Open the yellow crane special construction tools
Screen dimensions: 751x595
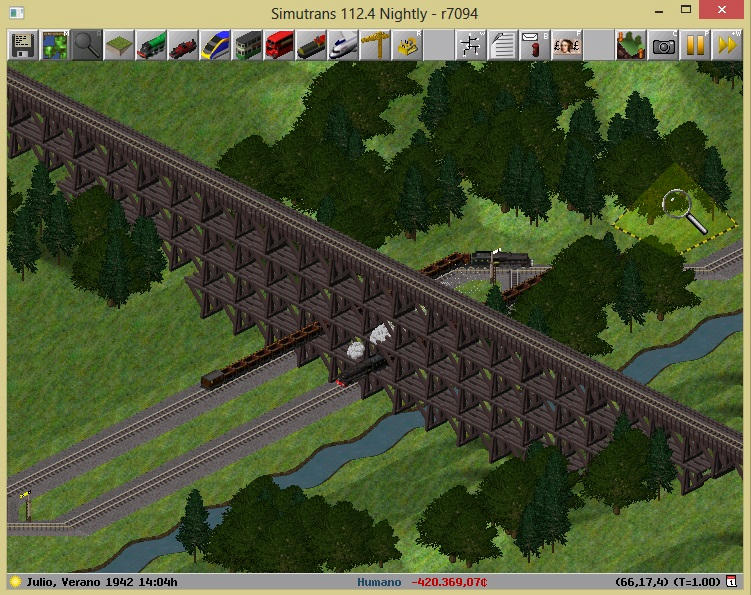pos(375,45)
